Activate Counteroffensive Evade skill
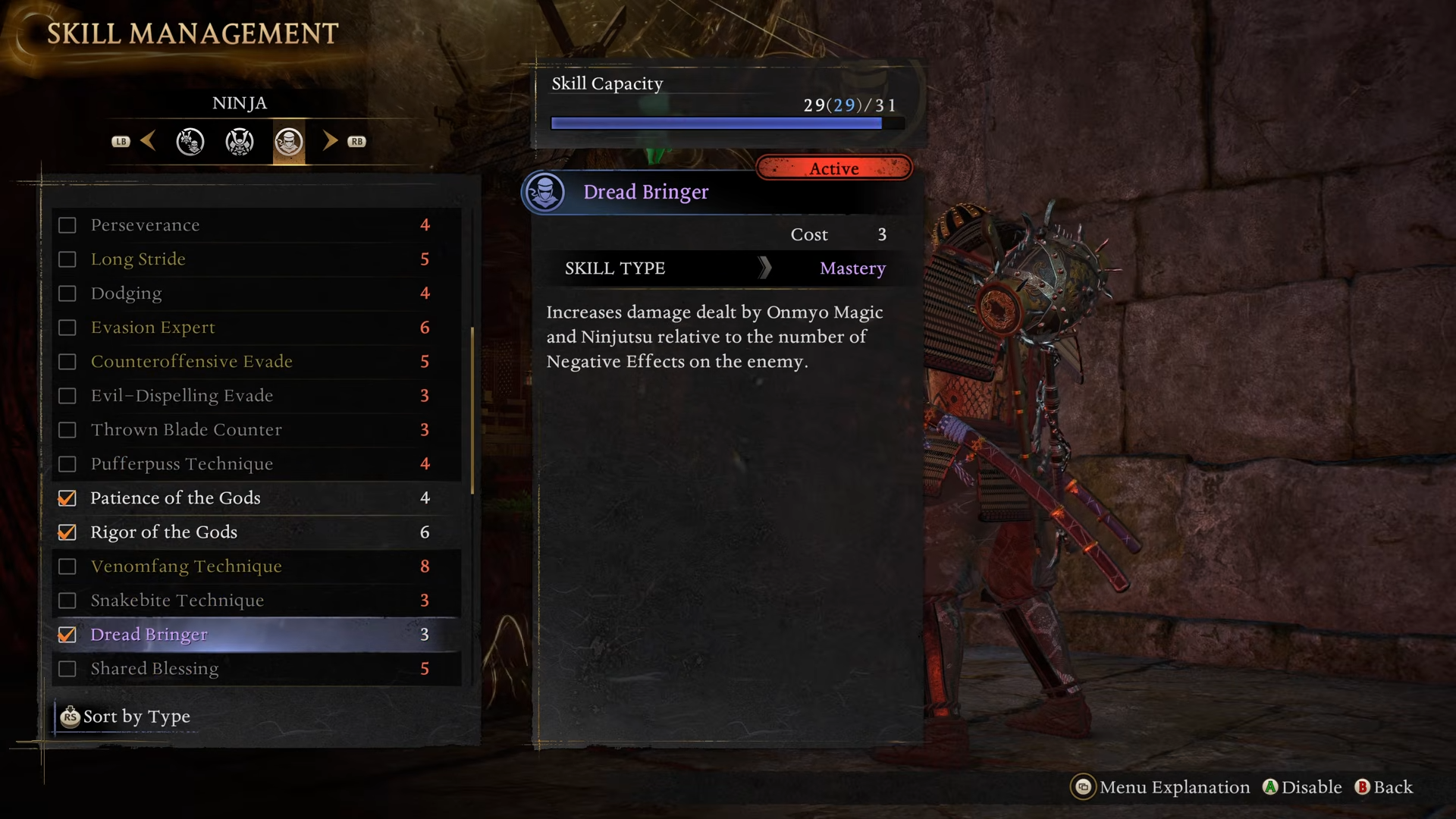Image resolution: width=1456 pixels, height=819 pixels. coord(67,362)
